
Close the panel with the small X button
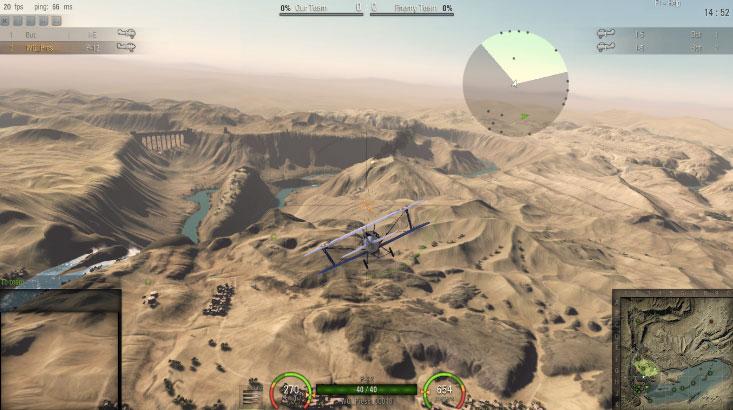(x=5, y=20)
